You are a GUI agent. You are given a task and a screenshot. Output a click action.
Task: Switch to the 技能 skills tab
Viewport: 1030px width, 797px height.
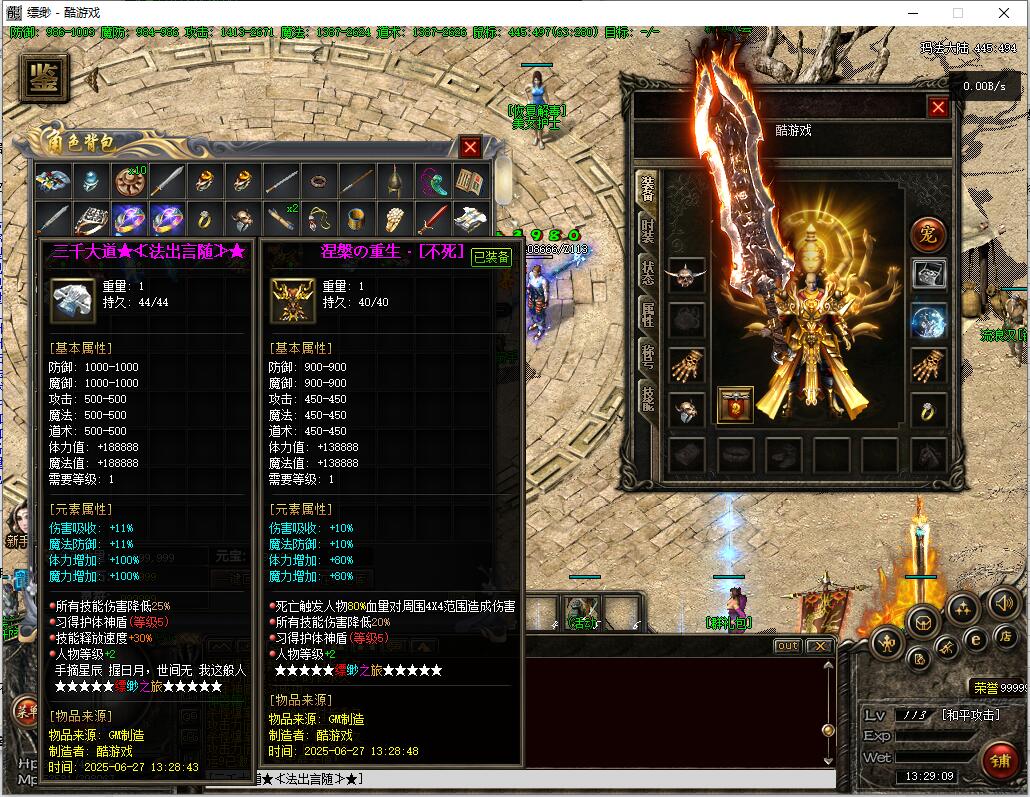pos(648,400)
